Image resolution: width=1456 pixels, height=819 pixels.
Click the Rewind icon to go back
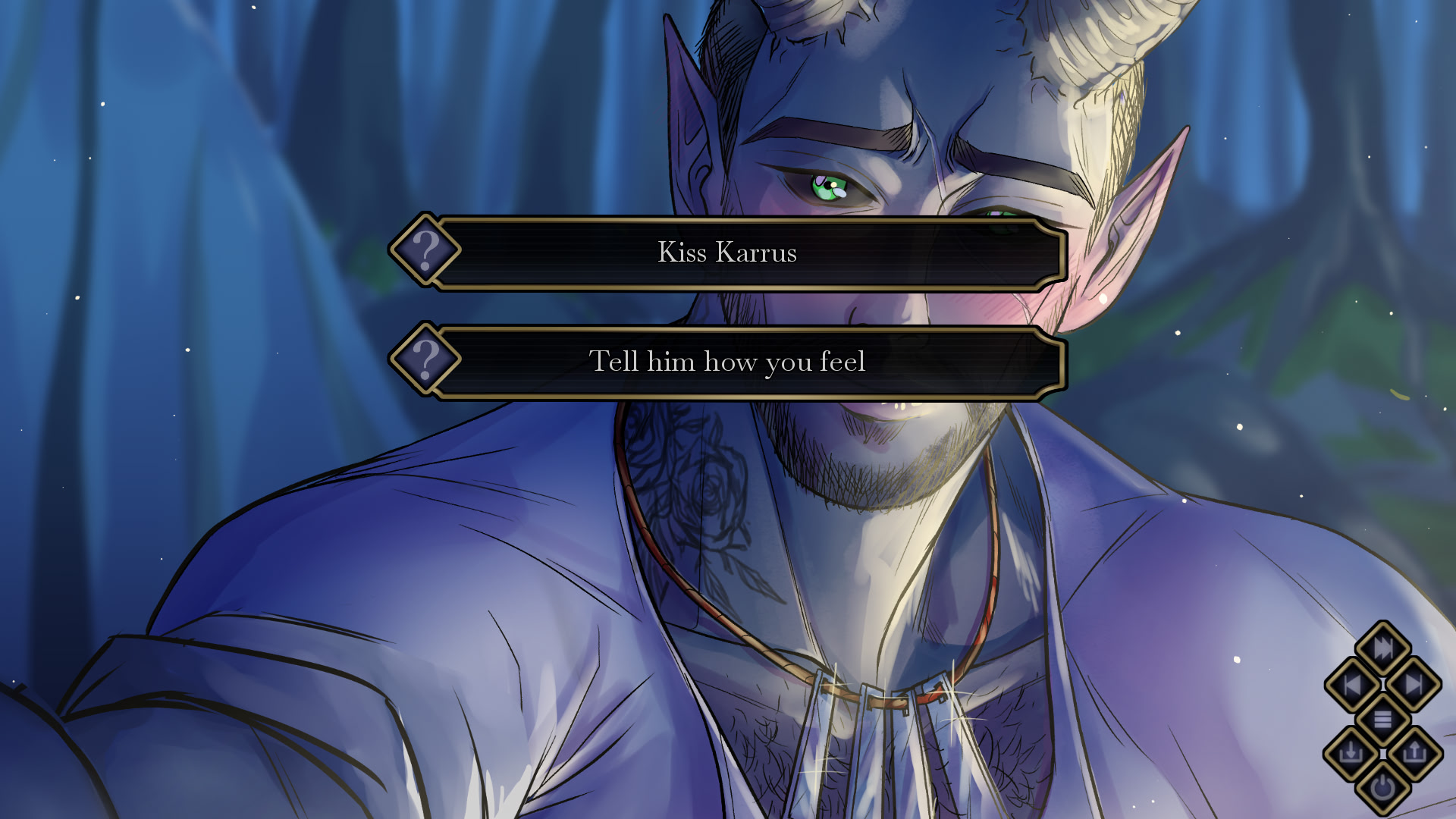(x=1352, y=683)
